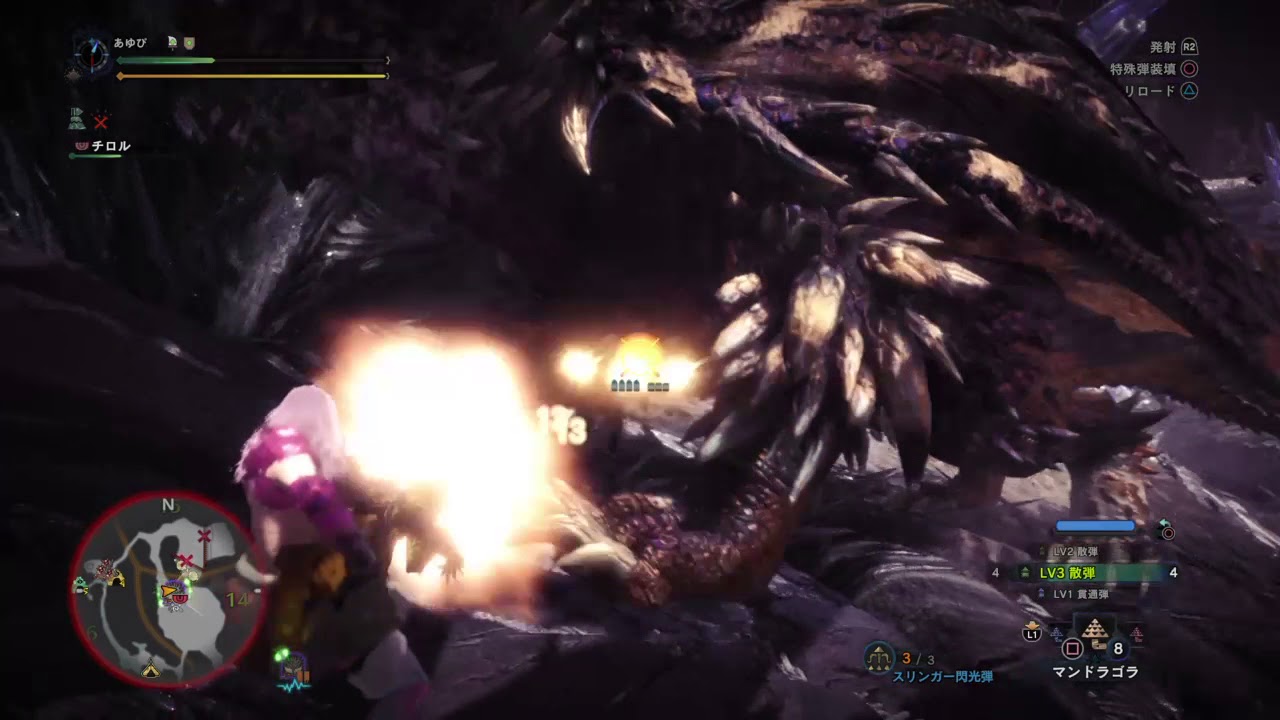Click the compass icon in the top-left corner
The height and width of the screenshot is (720, 1280).
point(94,55)
